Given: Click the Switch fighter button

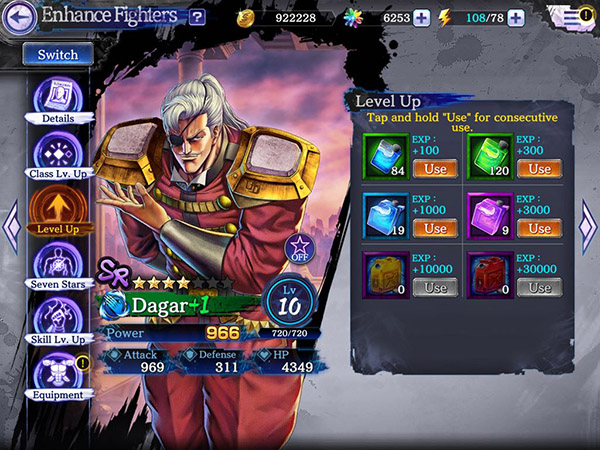Looking at the screenshot, I should pyautogui.click(x=57, y=54).
